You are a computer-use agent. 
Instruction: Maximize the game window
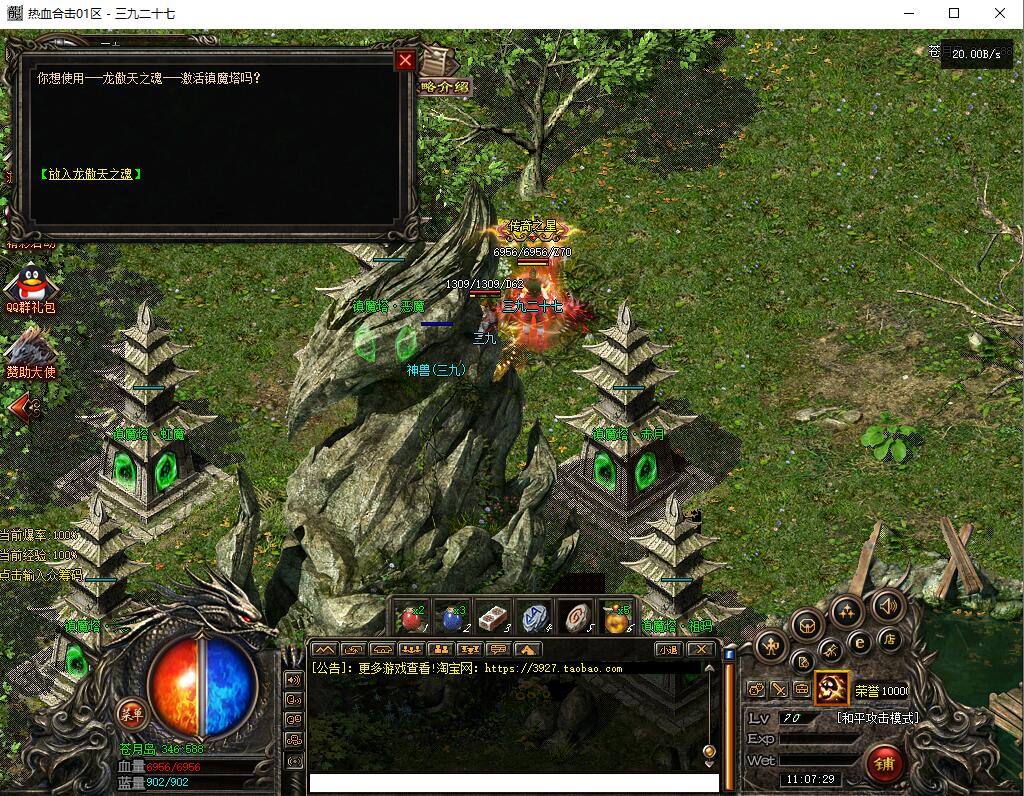click(x=954, y=13)
